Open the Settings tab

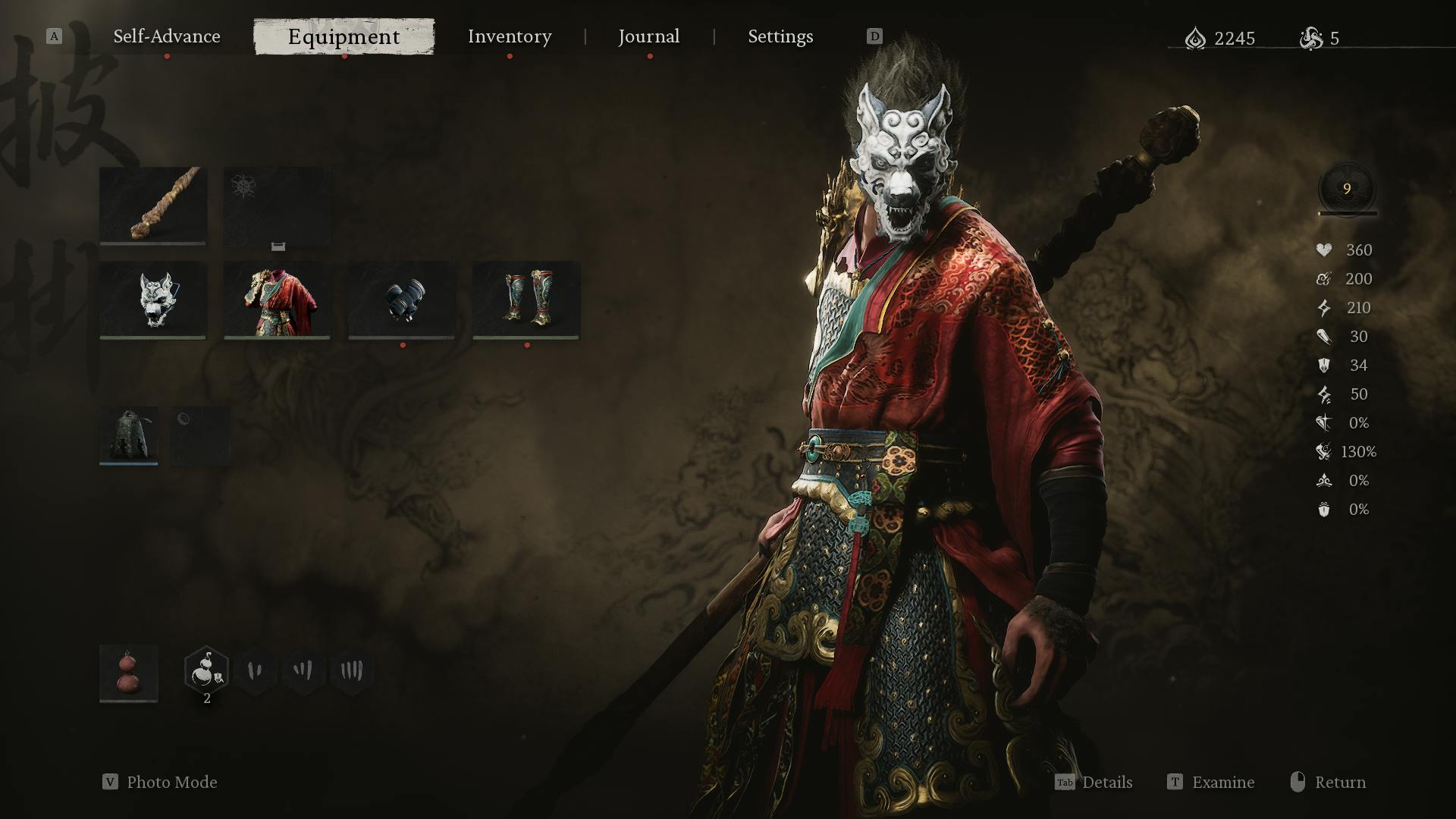pyautogui.click(x=780, y=36)
